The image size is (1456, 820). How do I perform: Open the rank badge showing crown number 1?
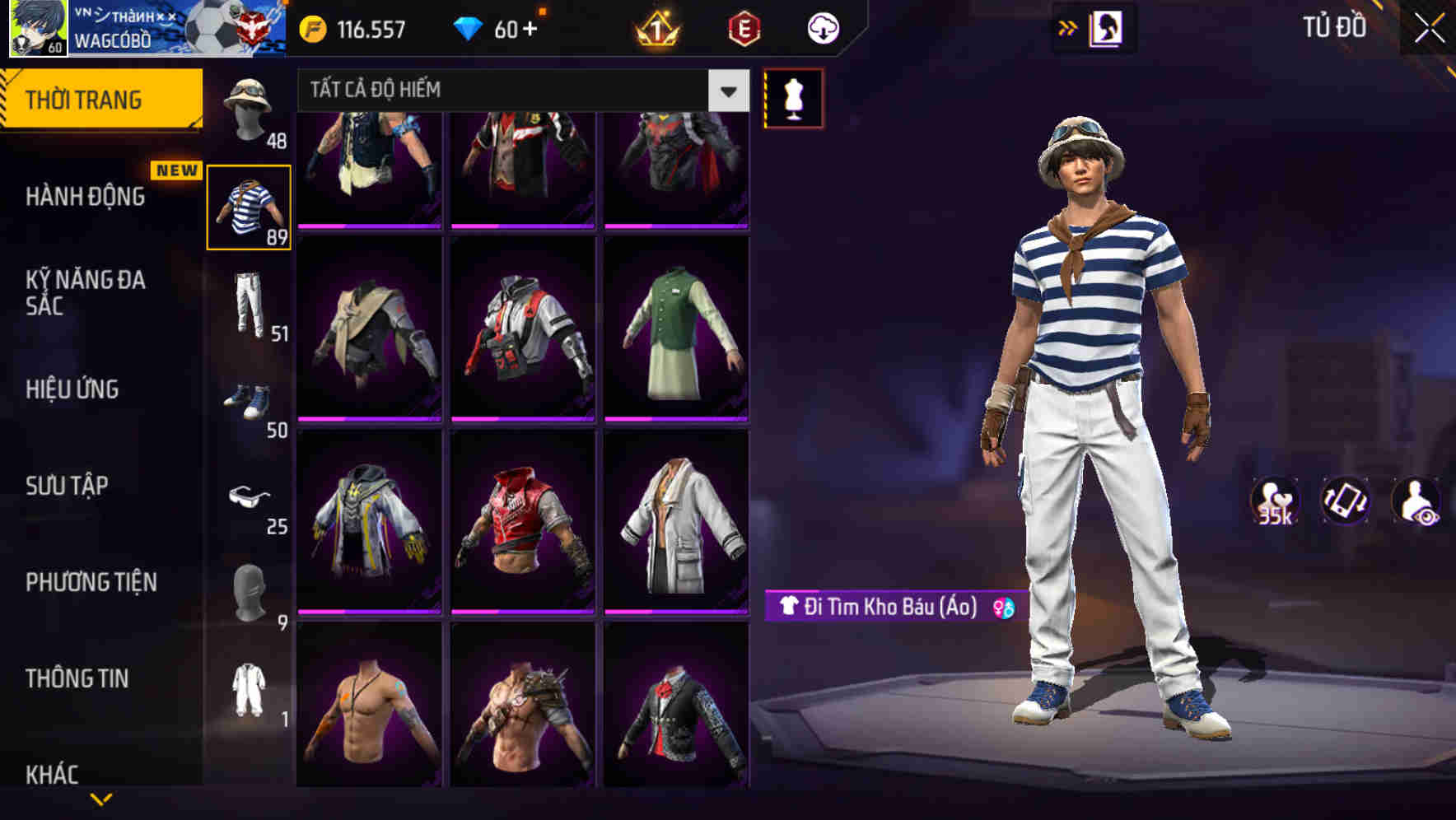pos(655,27)
